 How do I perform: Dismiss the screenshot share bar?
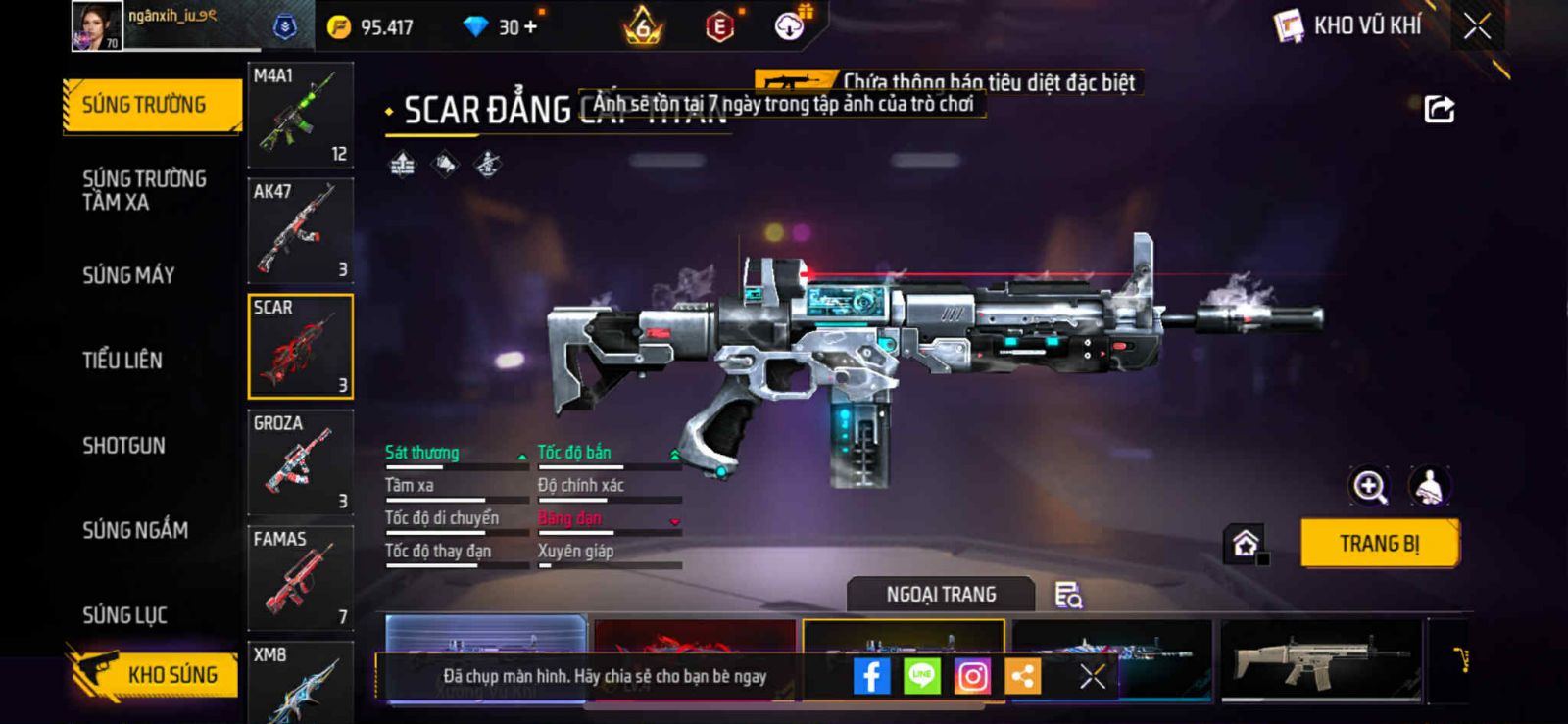click(x=1093, y=676)
